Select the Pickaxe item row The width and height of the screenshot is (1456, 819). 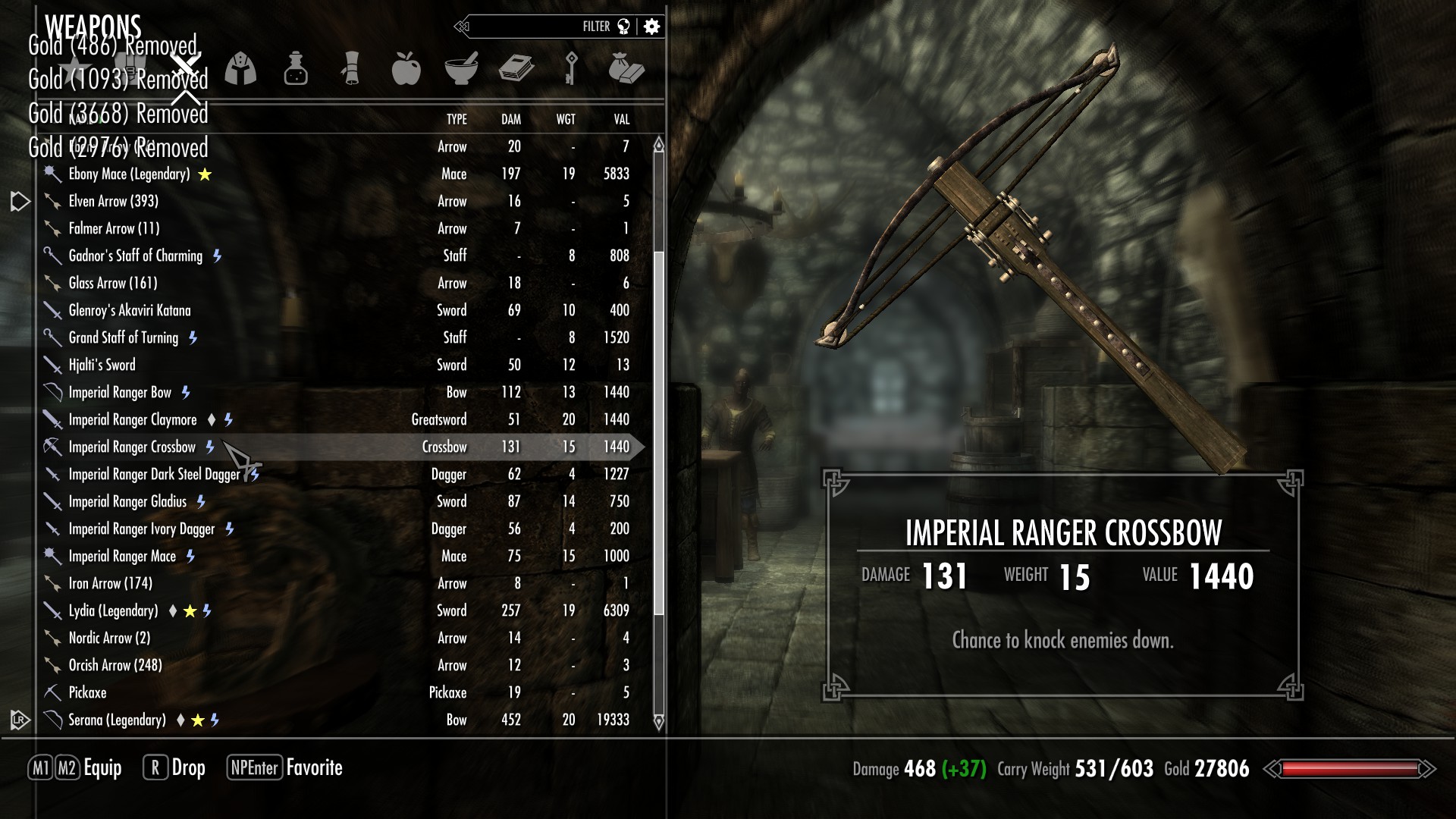pyautogui.click(x=88, y=693)
